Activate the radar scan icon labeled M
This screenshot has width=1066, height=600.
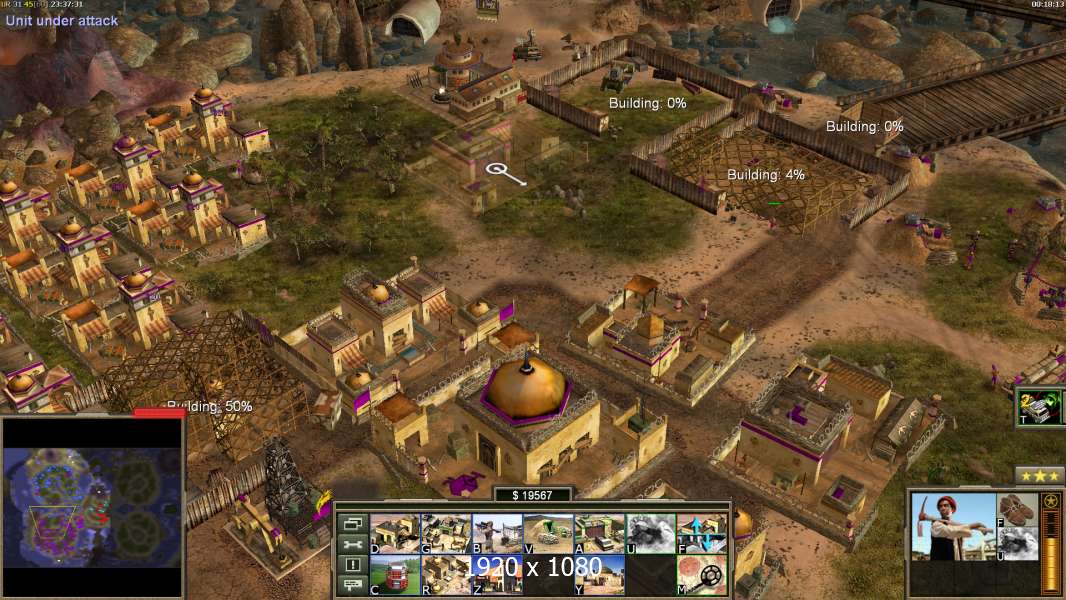point(701,575)
